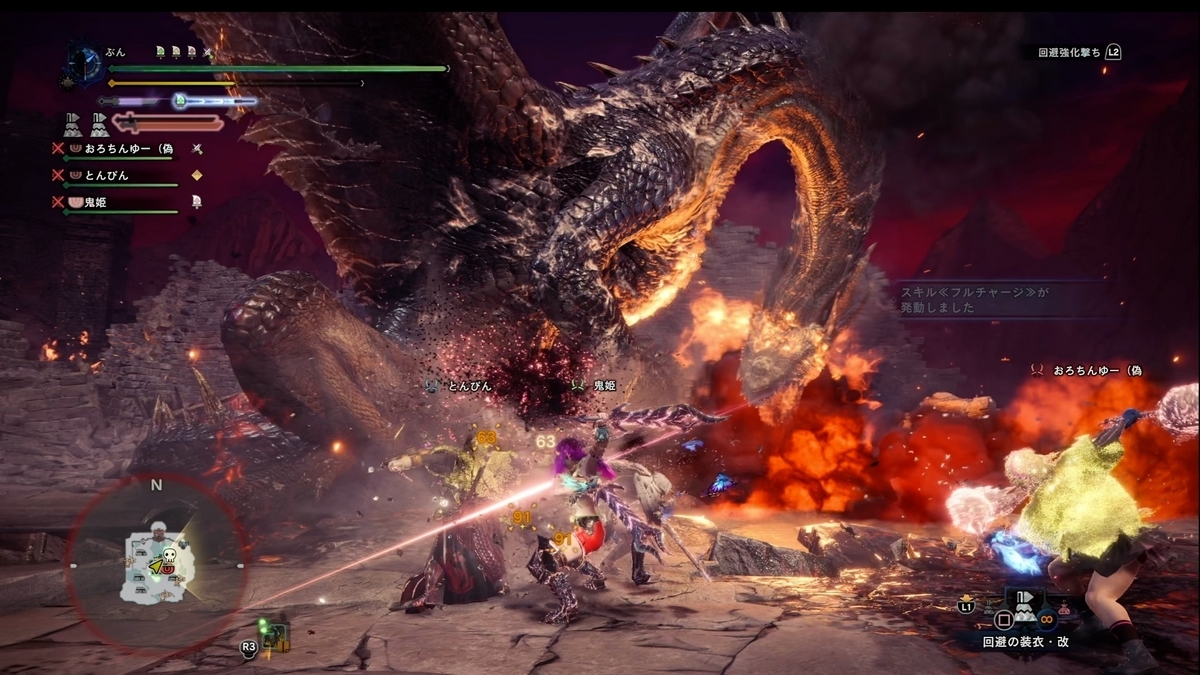Click the first mantle icon beside sharpness gauge

[x=73, y=124]
